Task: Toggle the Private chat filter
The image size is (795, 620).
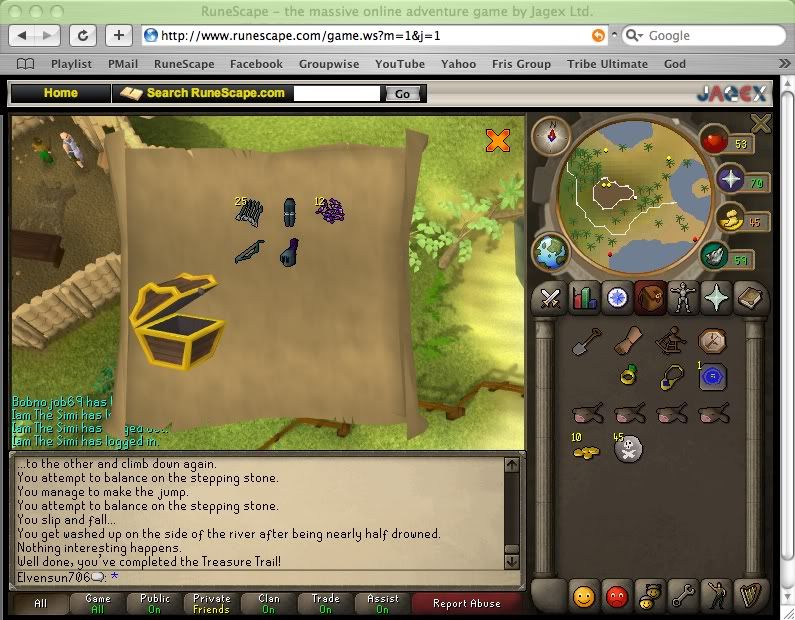Action: click(211, 604)
